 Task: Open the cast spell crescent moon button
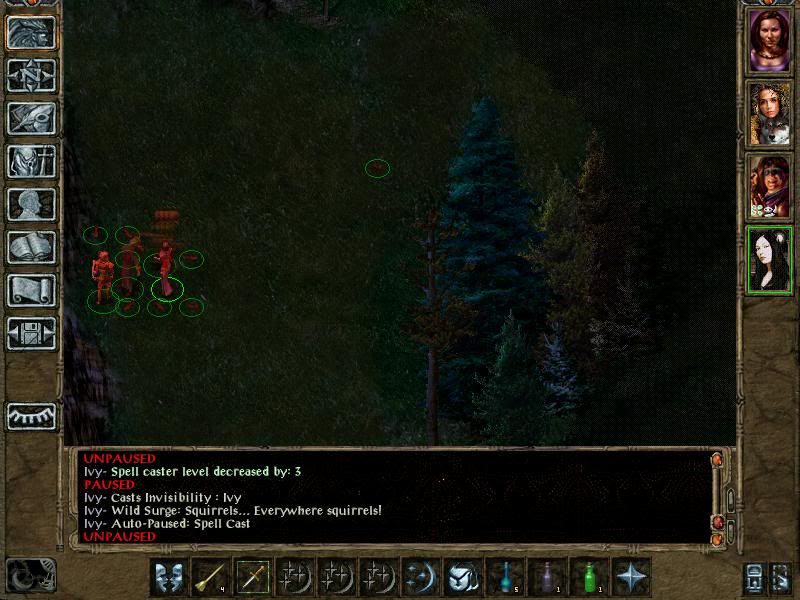(421, 577)
